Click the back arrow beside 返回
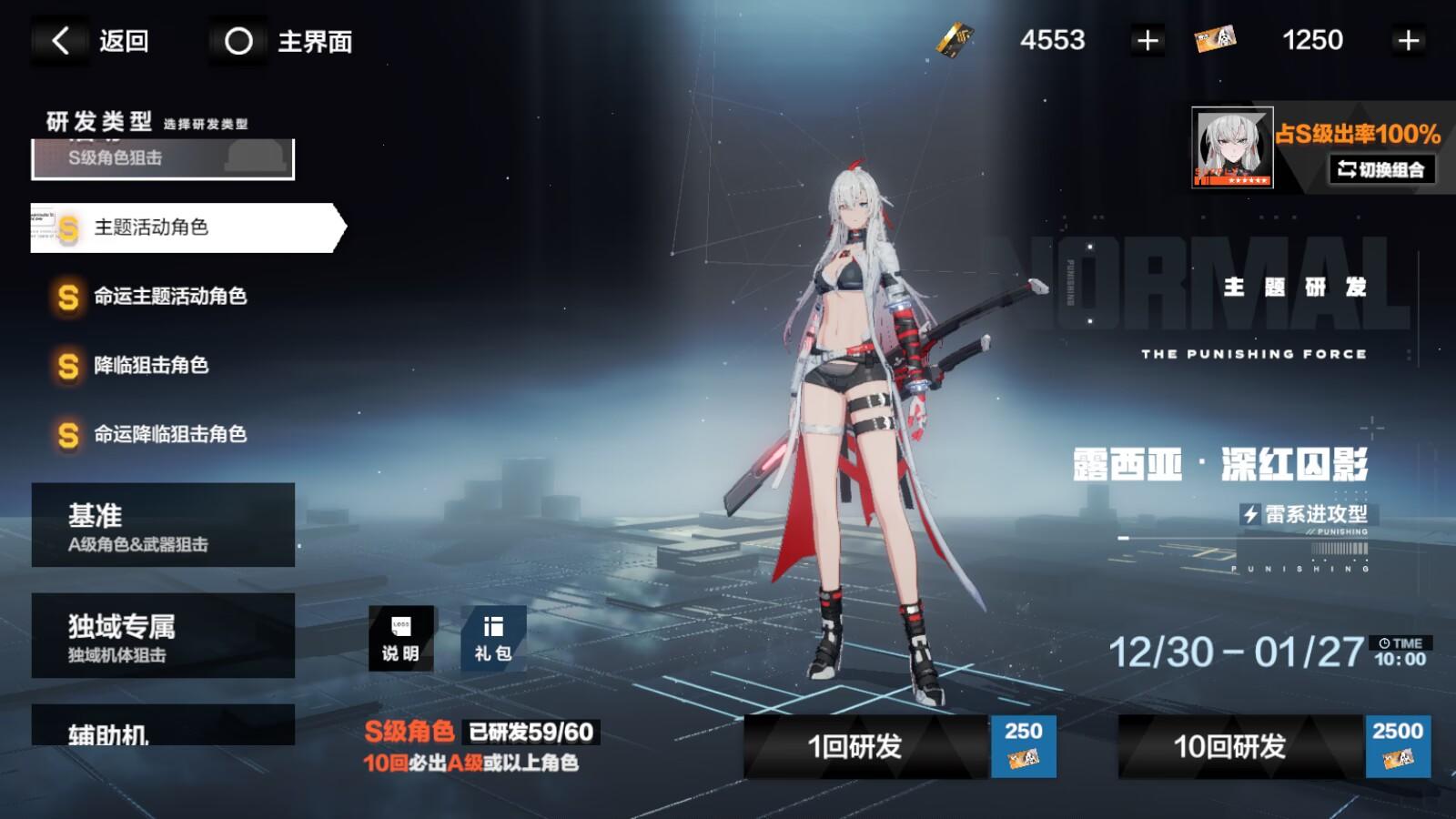 point(60,40)
